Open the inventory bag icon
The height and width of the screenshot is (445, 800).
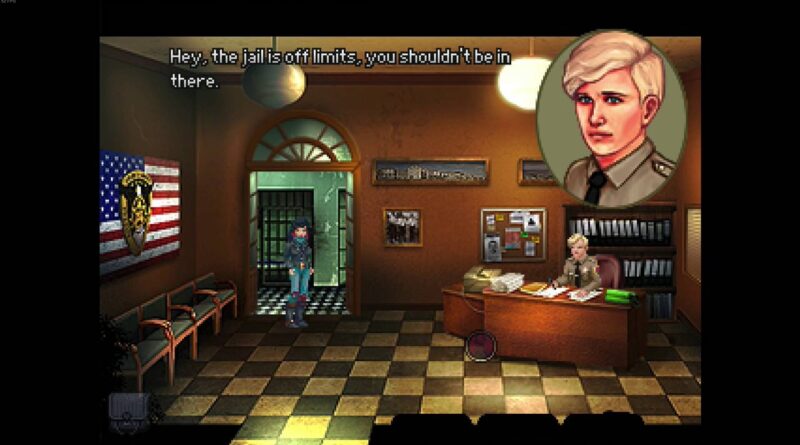[128, 407]
